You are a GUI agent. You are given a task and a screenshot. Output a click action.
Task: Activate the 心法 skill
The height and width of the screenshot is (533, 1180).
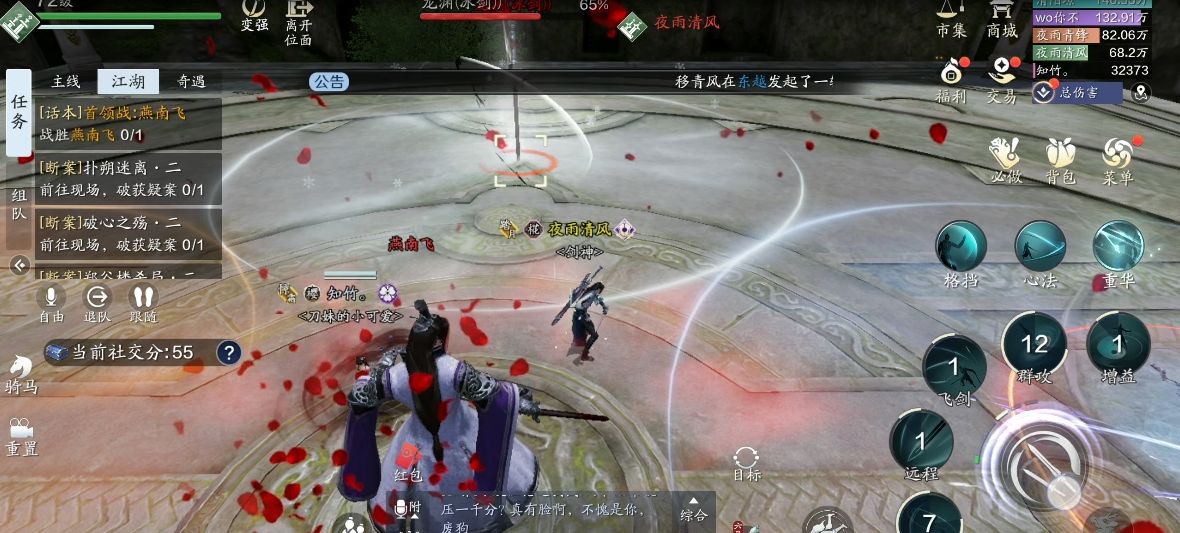(x=1040, y=249)
